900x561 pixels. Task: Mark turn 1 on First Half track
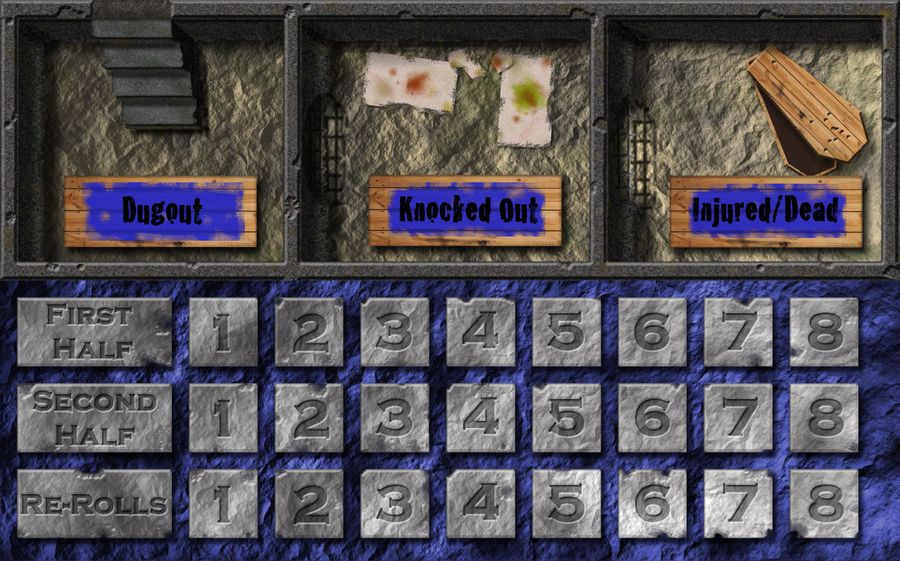(x=223, y=332)
